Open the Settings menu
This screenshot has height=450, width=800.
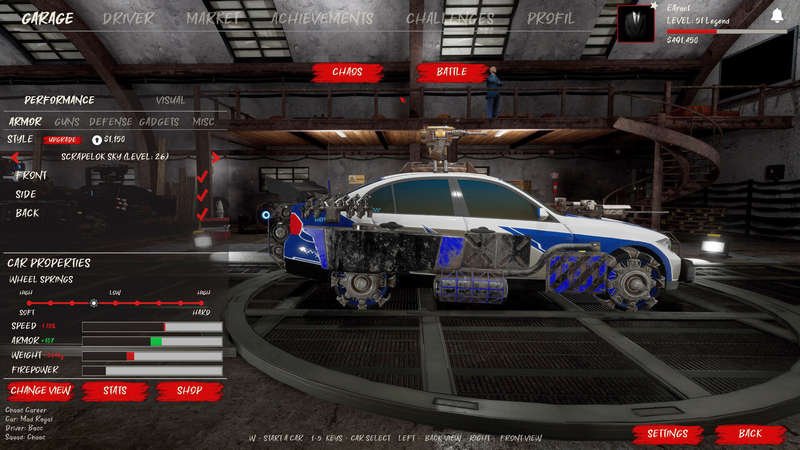click(x=667, y=433)
